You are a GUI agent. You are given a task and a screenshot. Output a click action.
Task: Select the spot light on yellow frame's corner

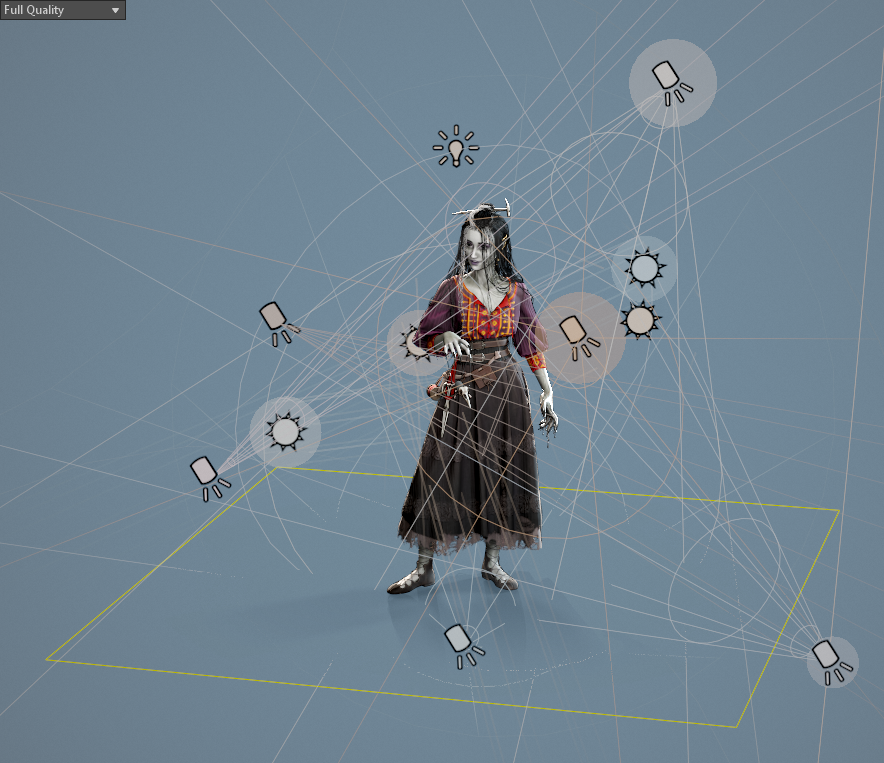pos(831,660)
